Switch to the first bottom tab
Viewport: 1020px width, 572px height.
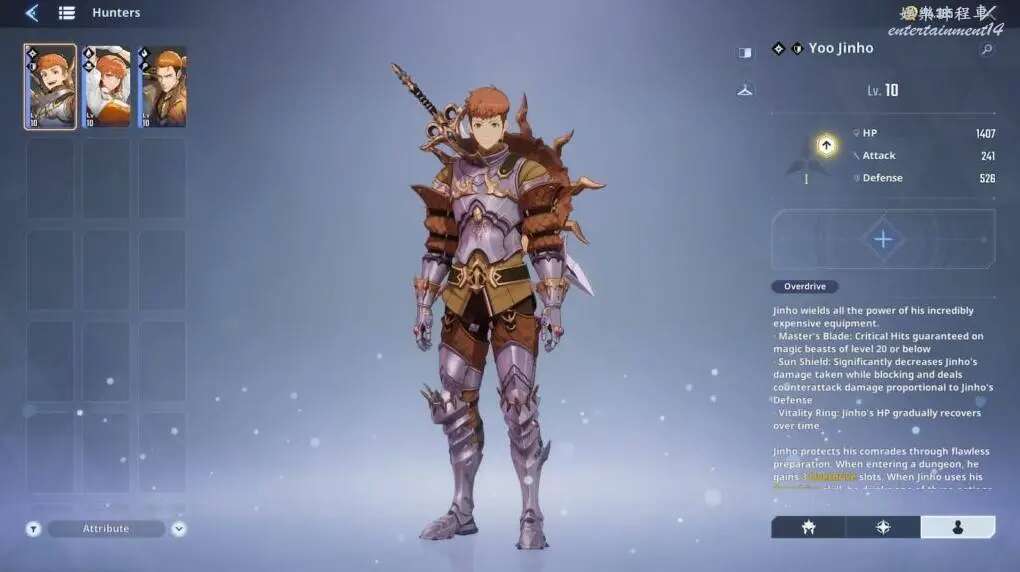click(808, 527)
